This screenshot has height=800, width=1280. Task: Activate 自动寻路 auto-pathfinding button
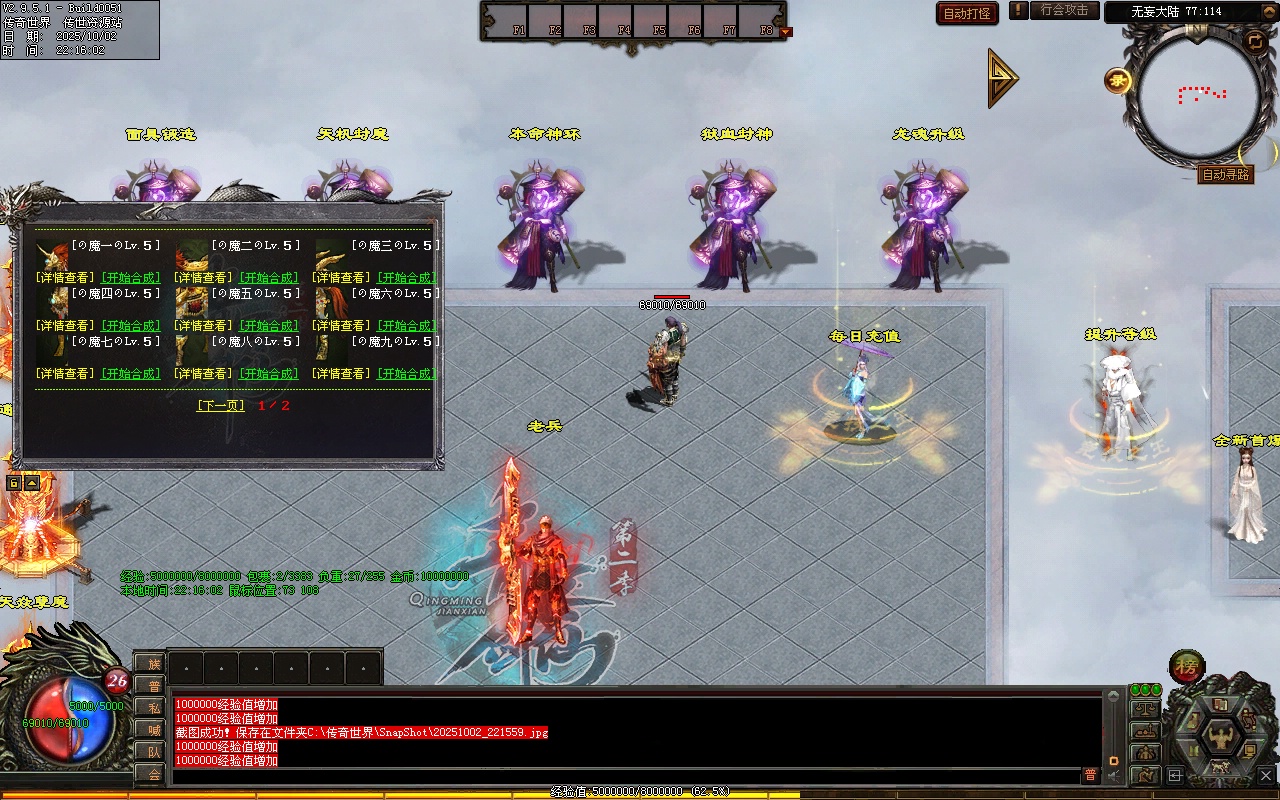(x=1225, y=174)
